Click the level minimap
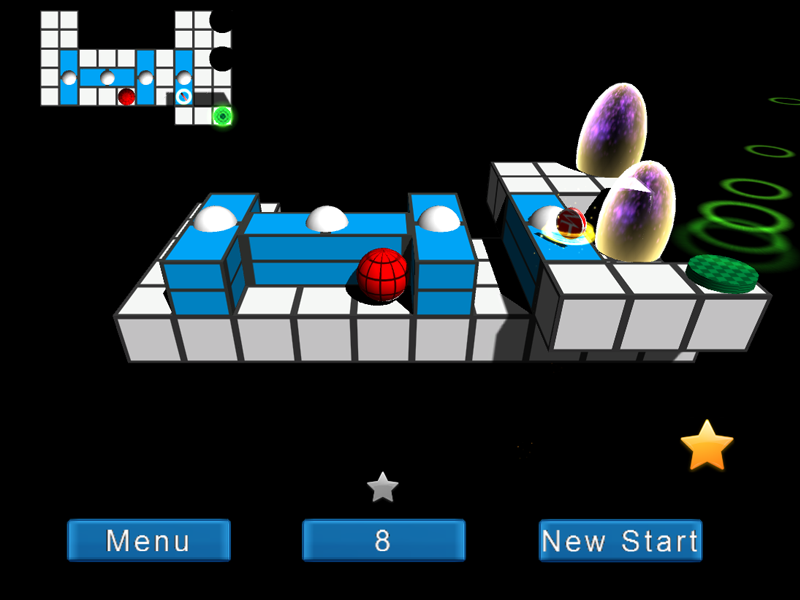 (x=136, y=66)
